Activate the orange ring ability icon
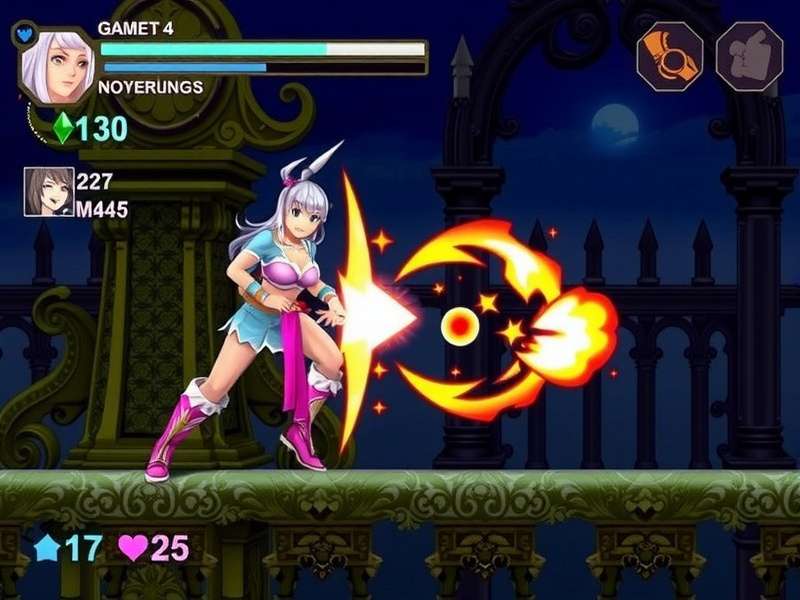The width and height of the screenshot is (800, 600). pyautogui.click(x=670, y=56)
